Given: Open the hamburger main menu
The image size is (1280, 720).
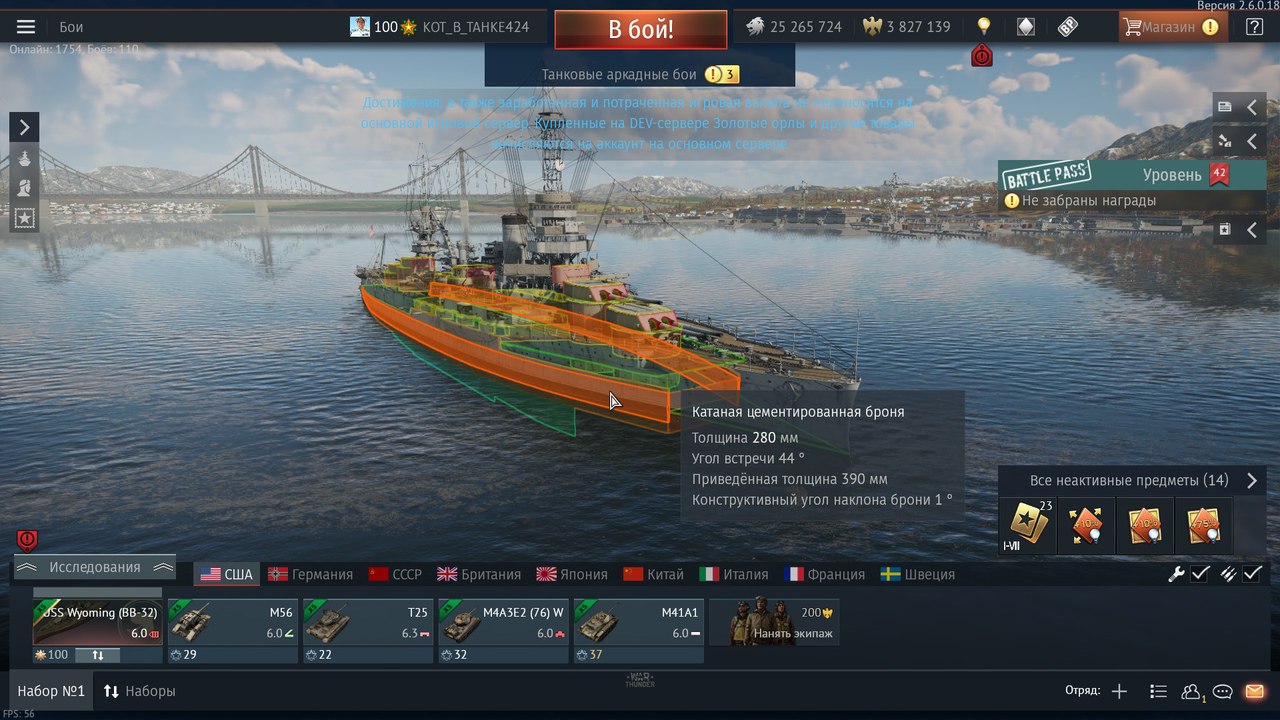Looking at the screenshot, I should 26,27.
